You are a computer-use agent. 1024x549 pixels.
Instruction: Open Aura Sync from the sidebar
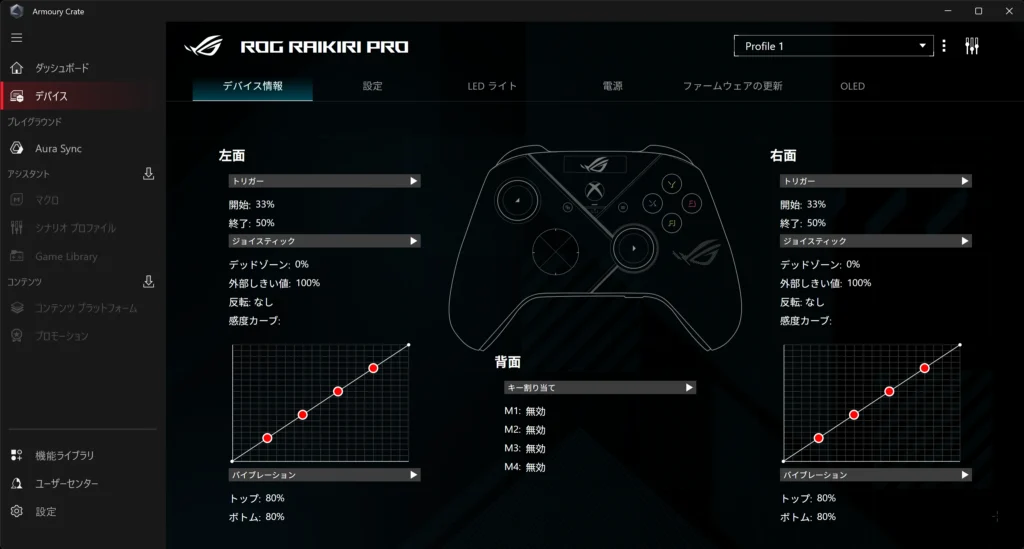tap(58, 148)
